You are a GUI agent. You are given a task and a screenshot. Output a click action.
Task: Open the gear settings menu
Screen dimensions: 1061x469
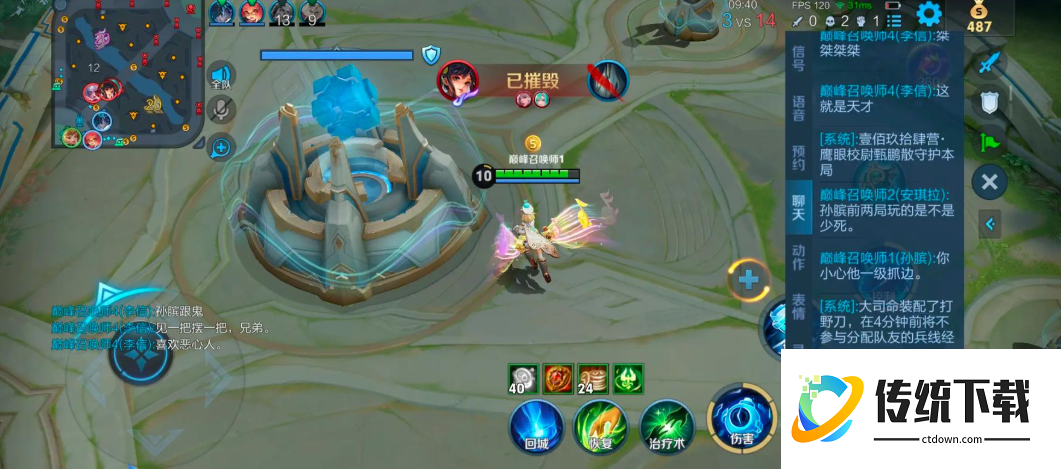[x=929, y=15]
